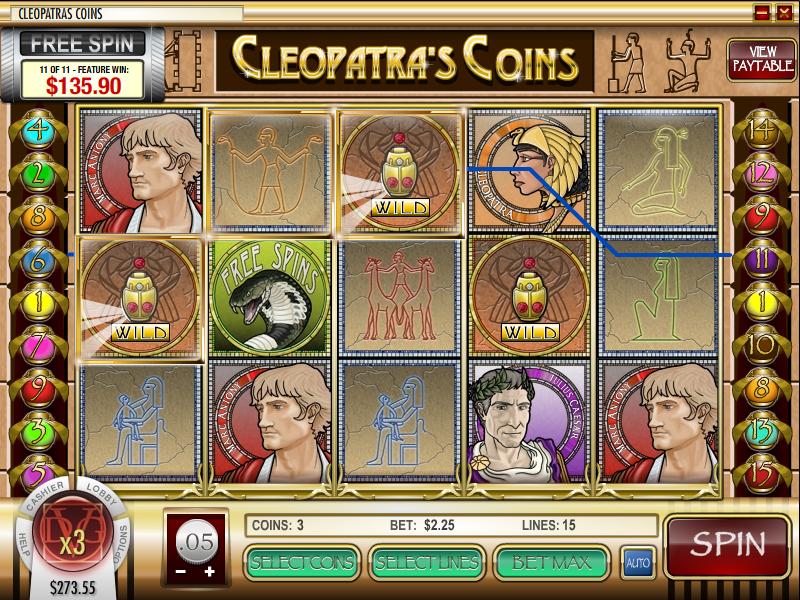
Task: Select payline 14 orb marker
Action: (761, 129)
